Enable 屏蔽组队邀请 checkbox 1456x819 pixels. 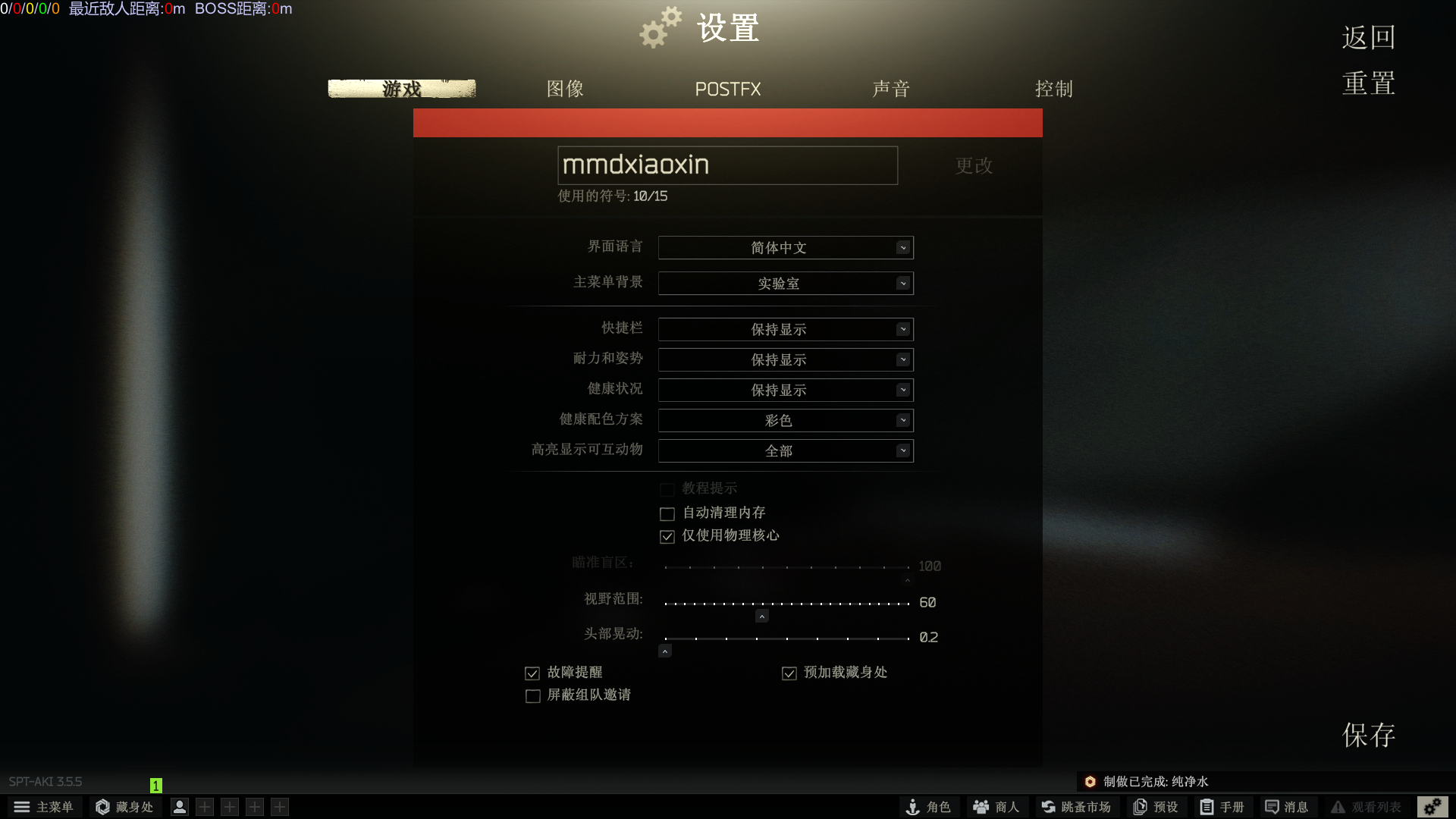tap(532, 695)
